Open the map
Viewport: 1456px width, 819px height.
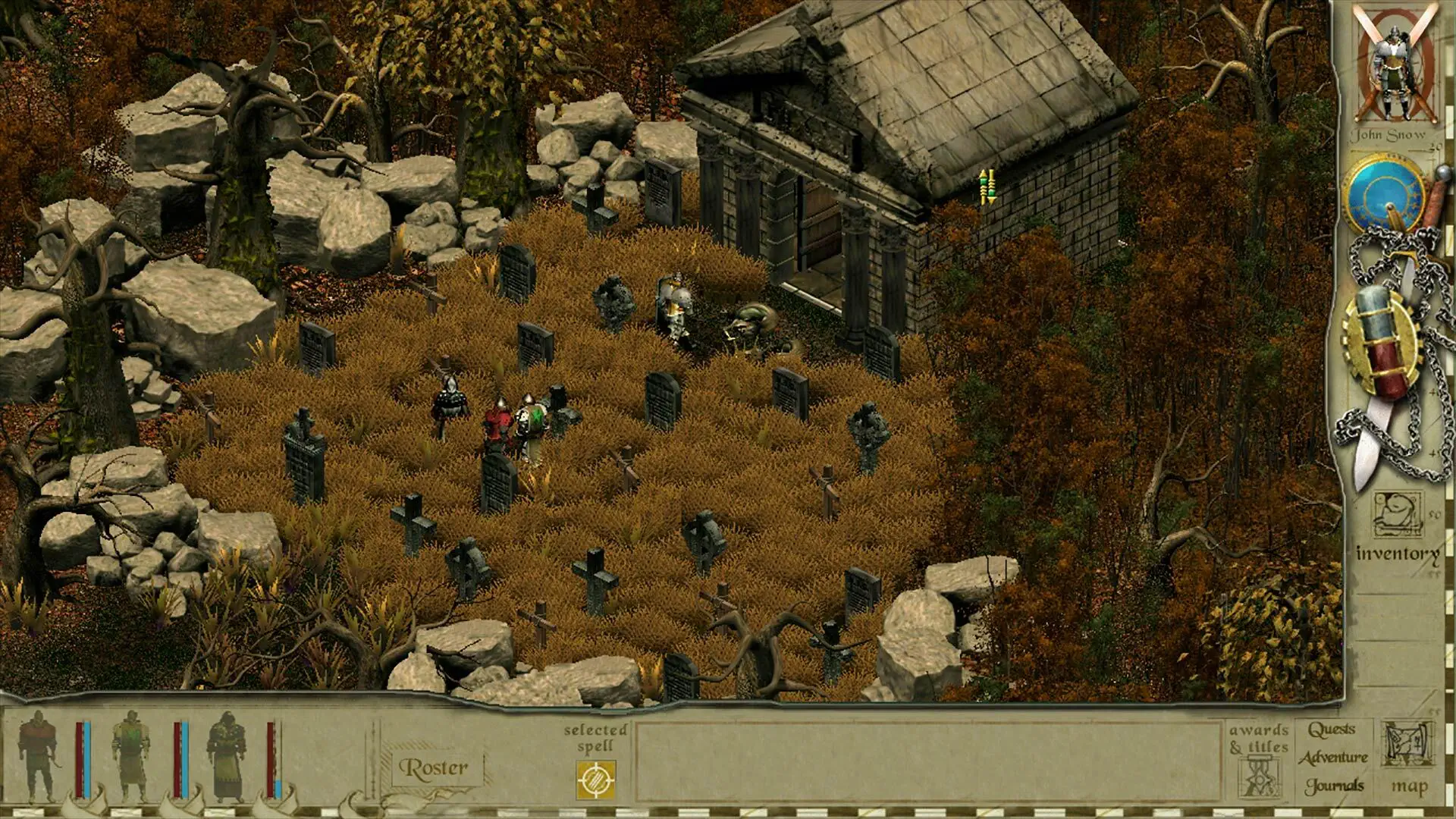1408,759
